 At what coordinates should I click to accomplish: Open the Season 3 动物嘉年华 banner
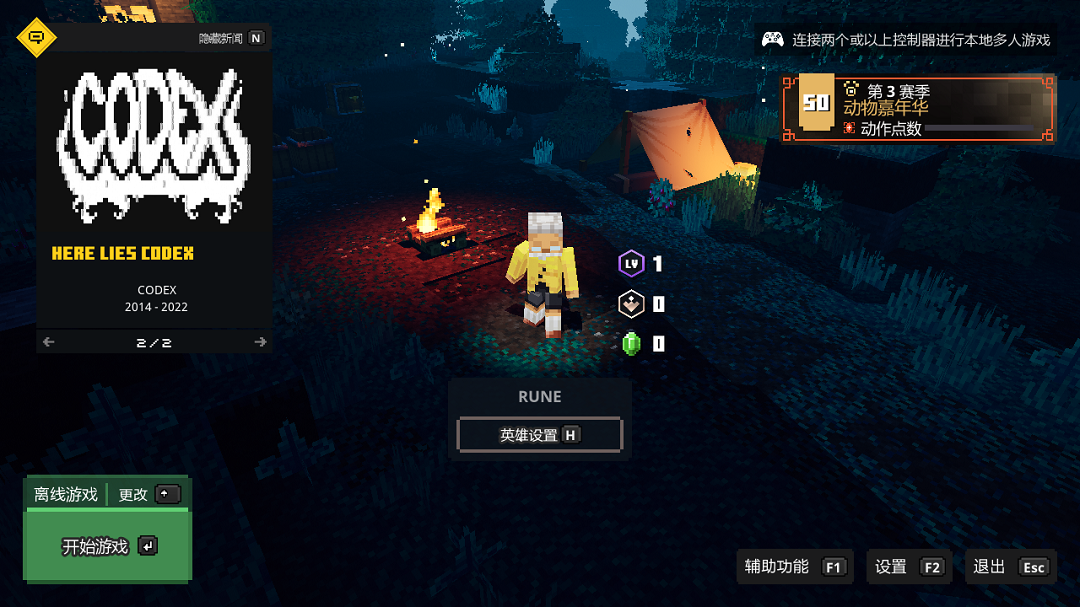coord(917,108)
